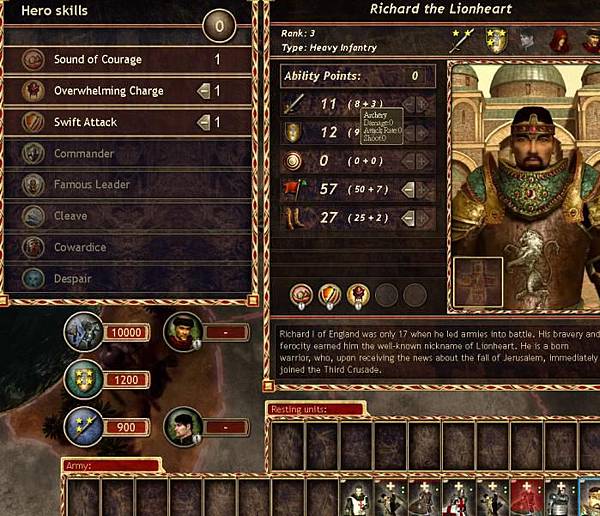Select the Sound of Courage skill row
Viewport: 600px width, 516px height.
click(120, 60)
